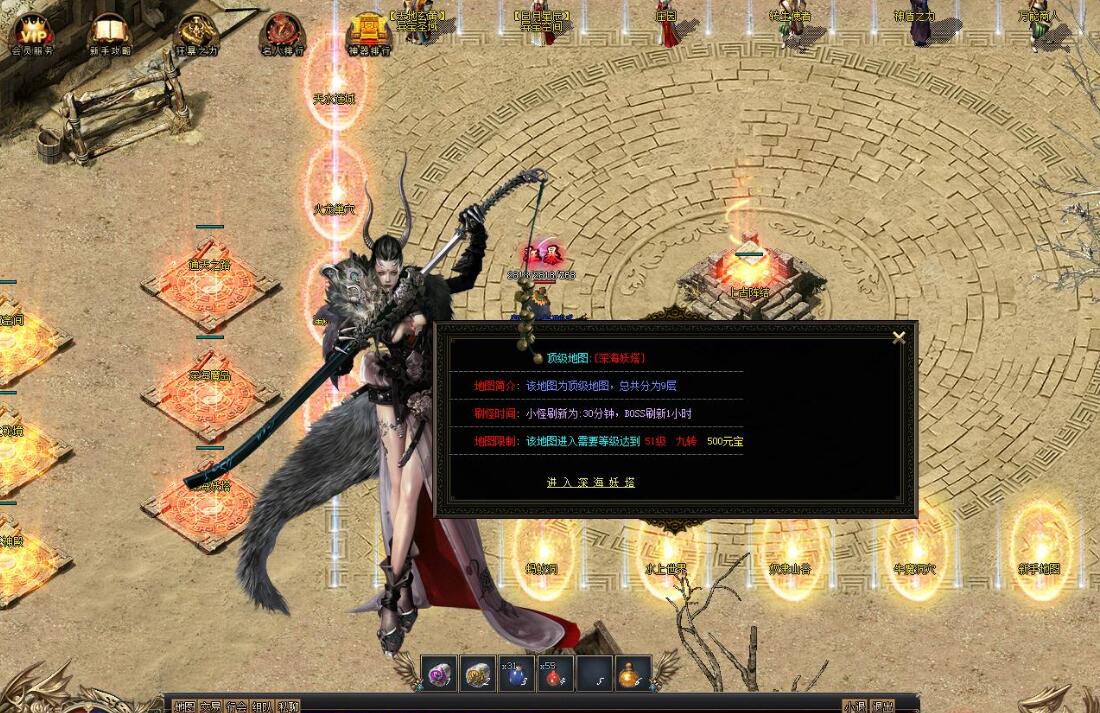Close the 深海妖塔 map info dialog

tap(898, 337)
